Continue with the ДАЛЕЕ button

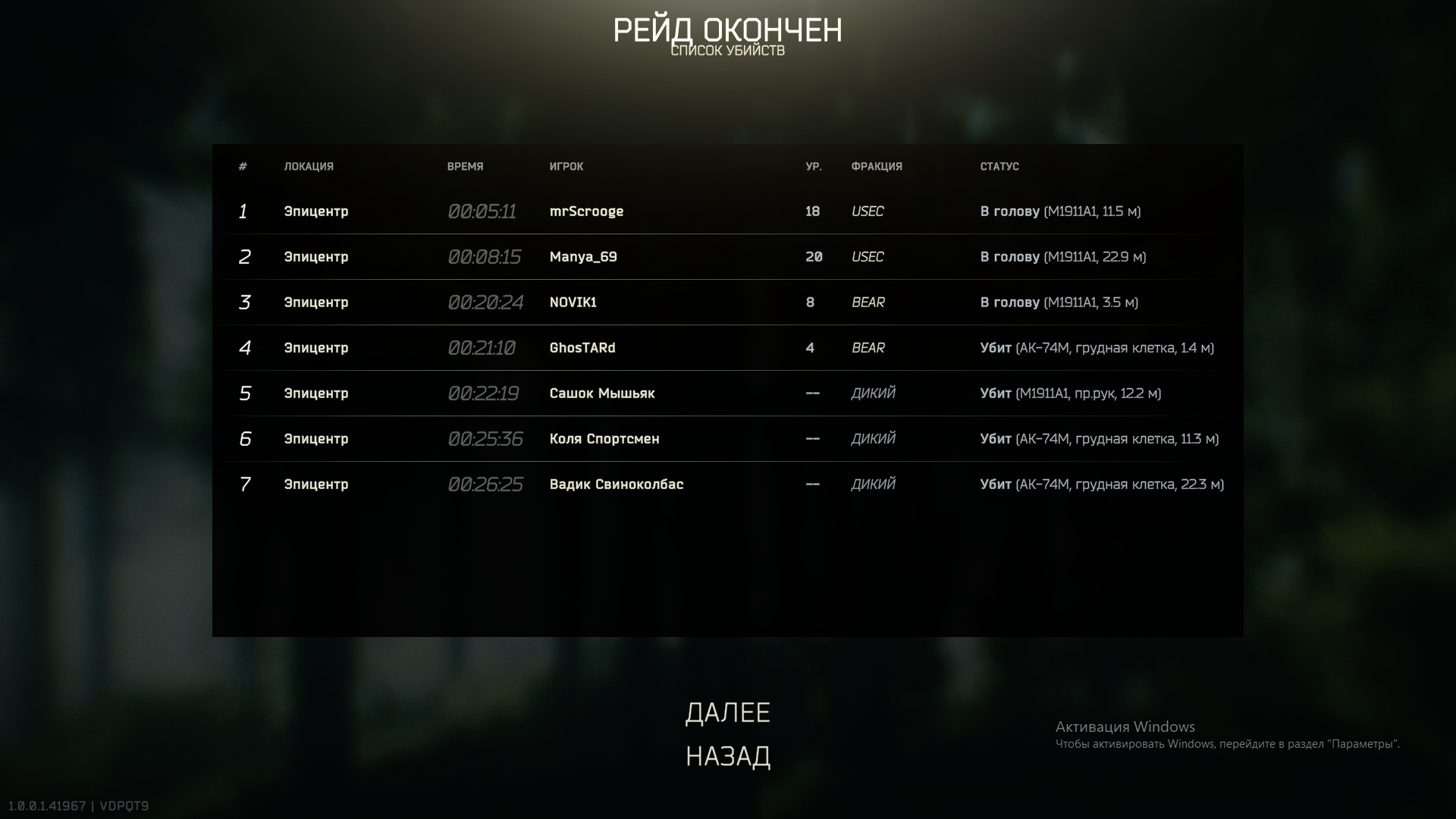727,713
